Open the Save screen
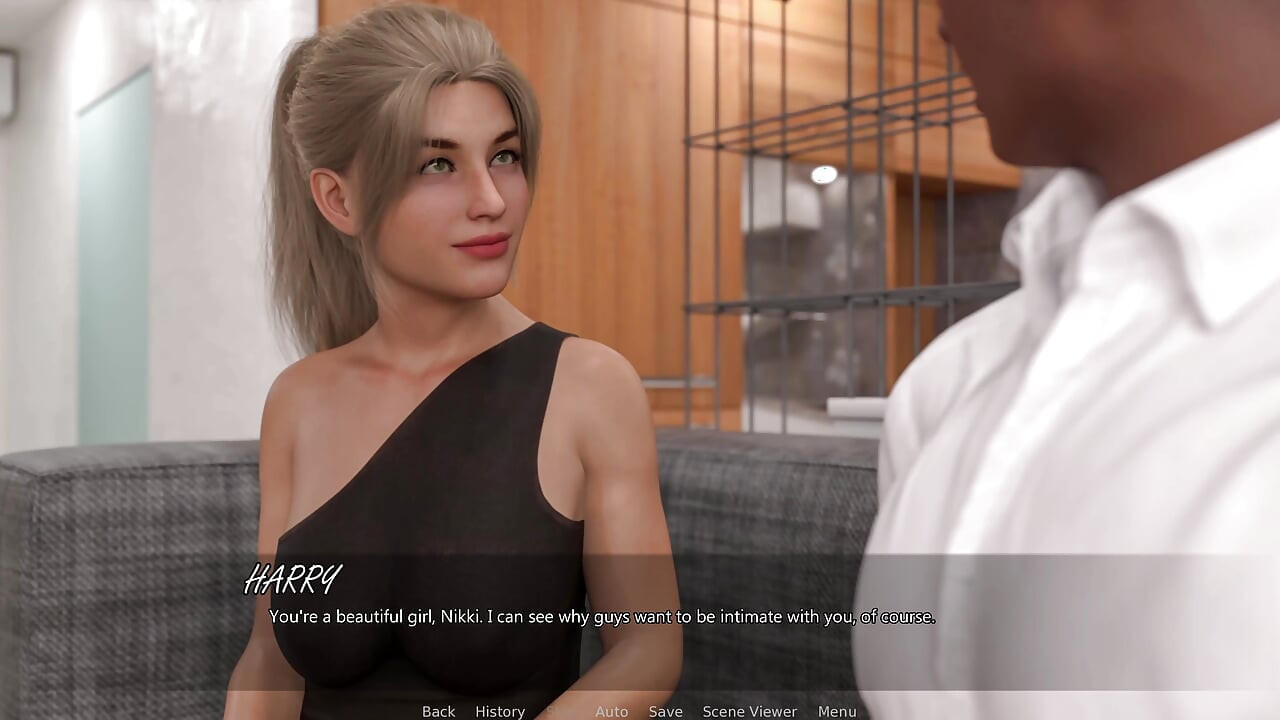The image size is (1280, 720). (665, 711)
